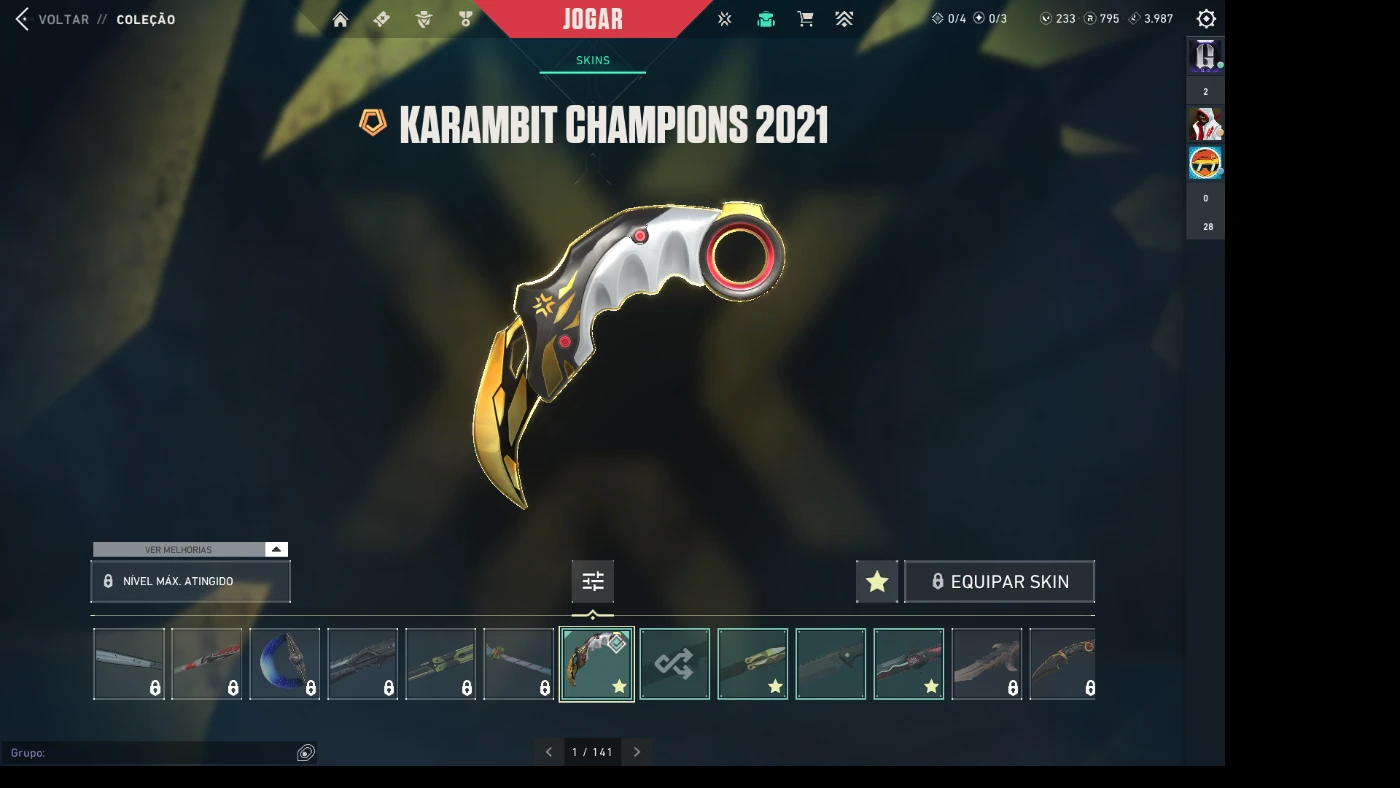
Task: Switch to the Skins tab
Action: (593, 60)
